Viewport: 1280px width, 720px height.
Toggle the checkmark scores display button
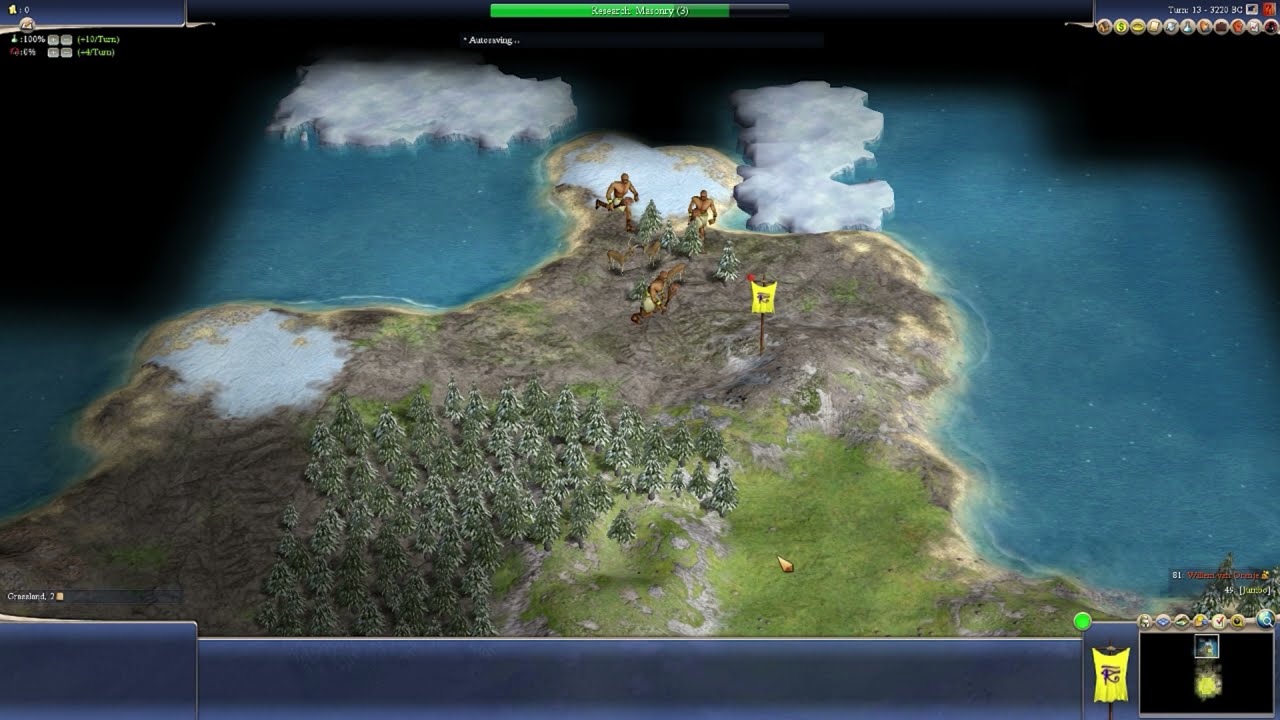point(1219,621)
